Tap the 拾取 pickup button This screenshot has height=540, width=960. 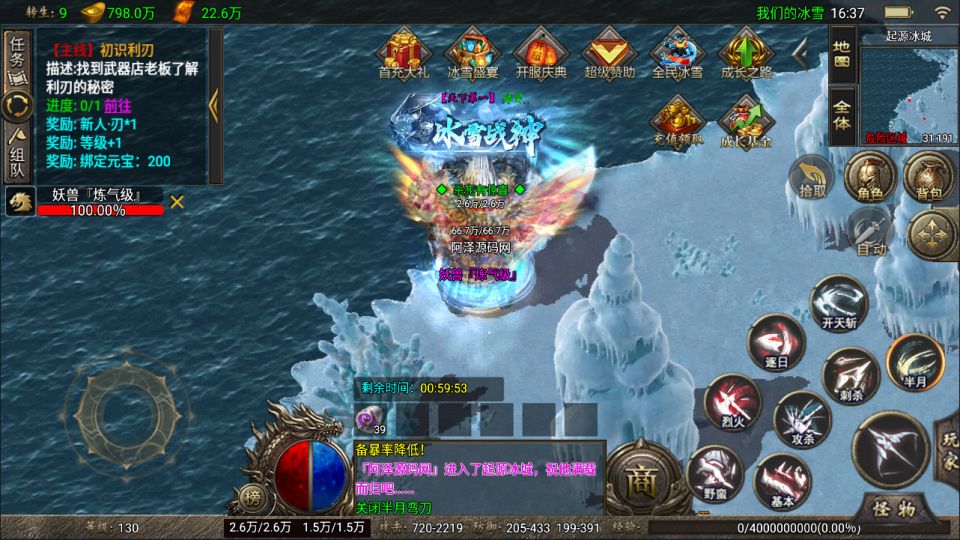[x=809, y=177]
